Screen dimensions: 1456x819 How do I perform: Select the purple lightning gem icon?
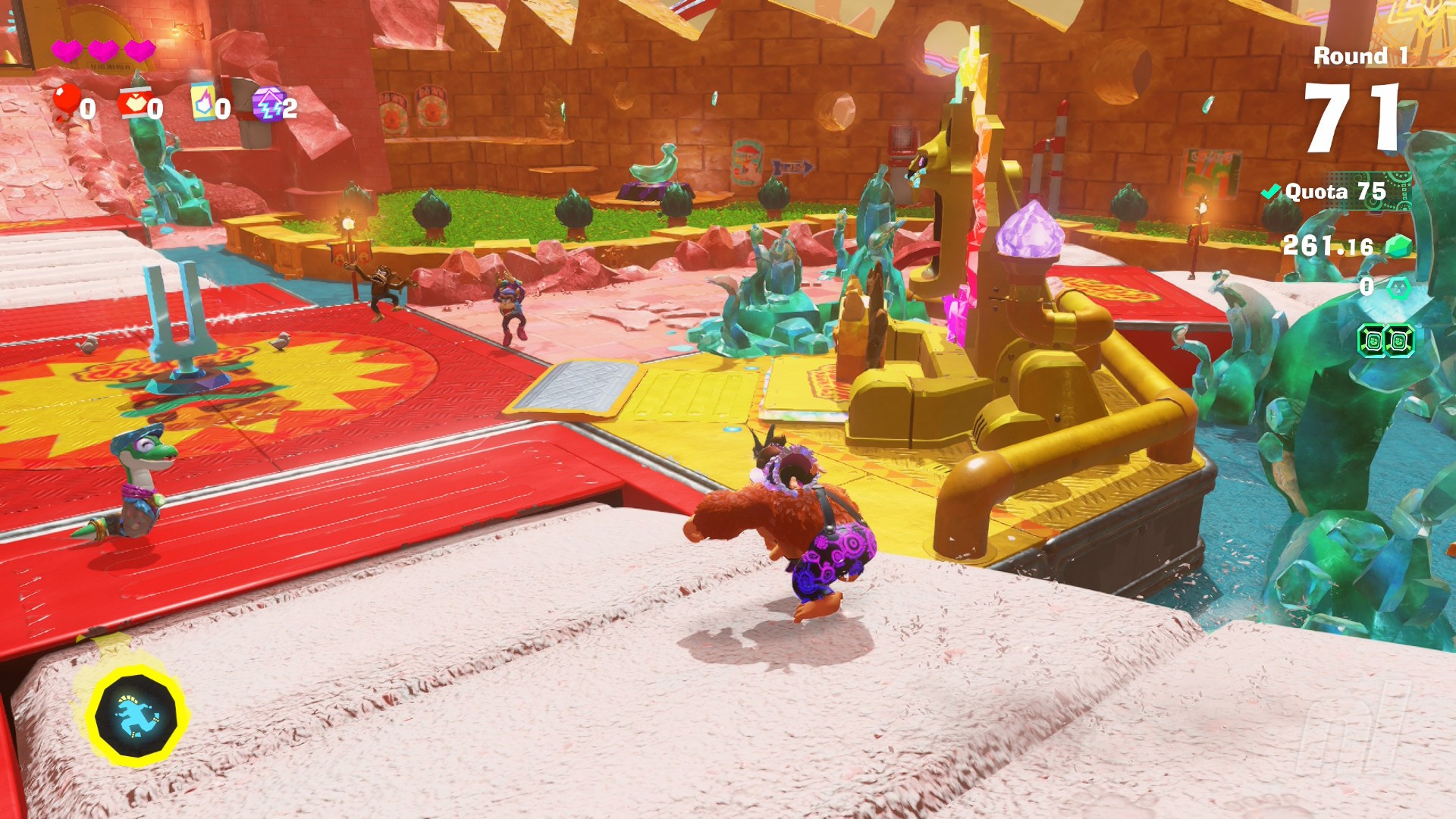coord(268,105)
